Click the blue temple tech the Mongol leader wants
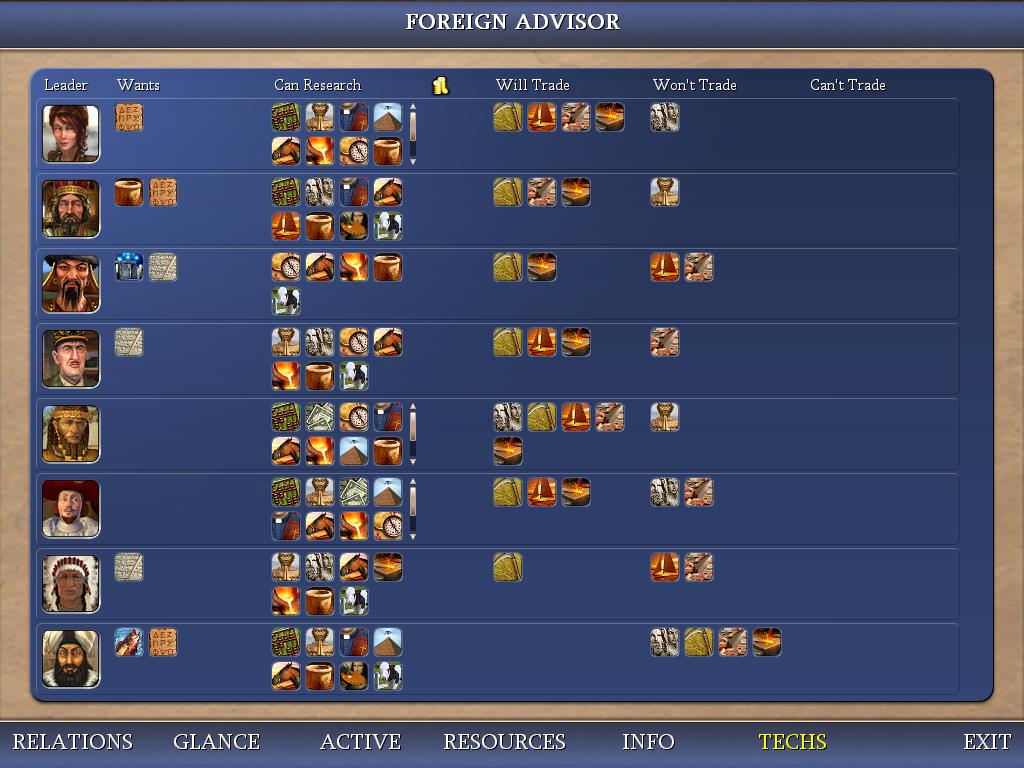The height and width of the screenshot is (768, 1024). point(129,267)
